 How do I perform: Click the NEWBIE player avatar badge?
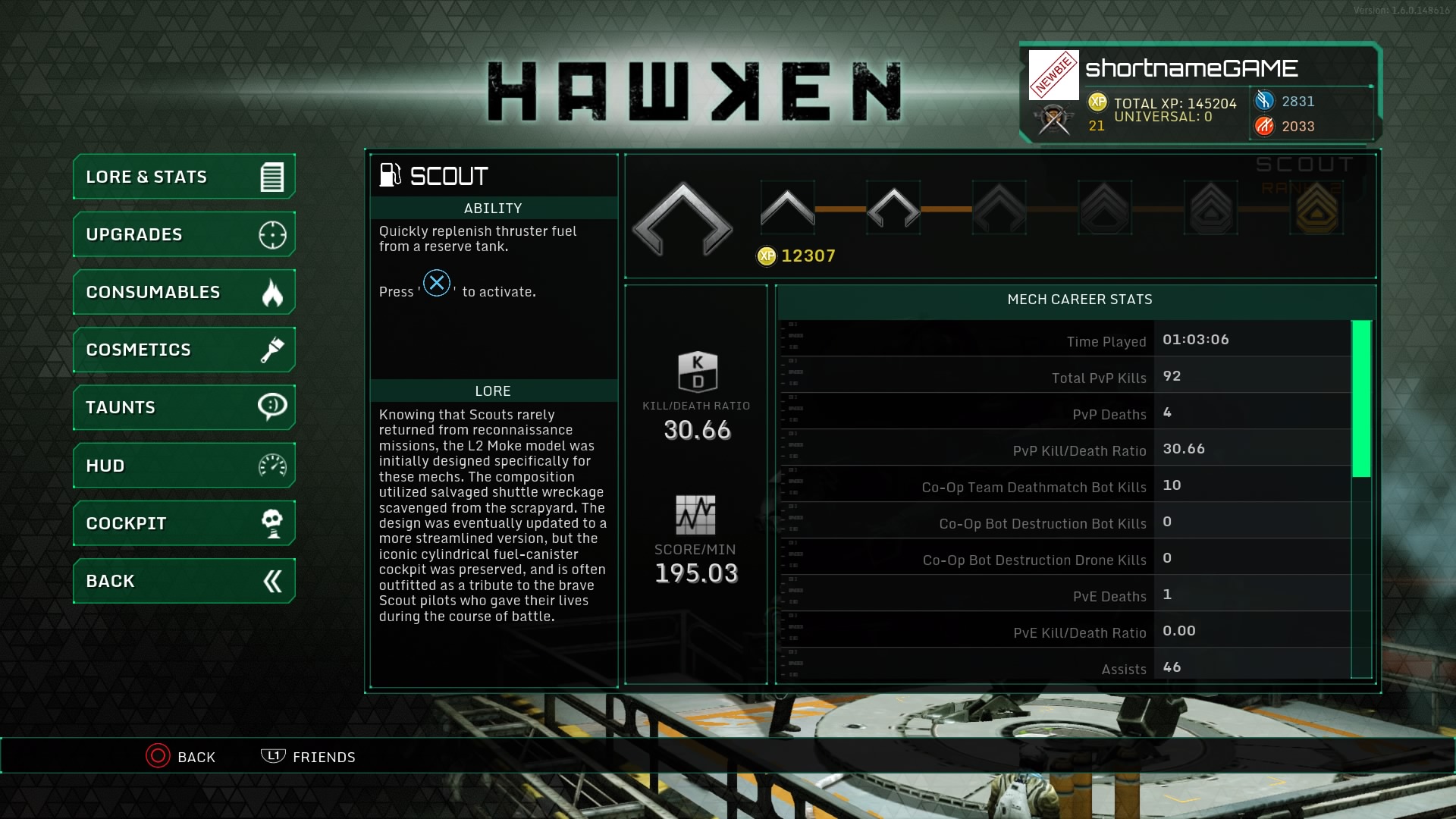pyautogui.click(x=1053, y=75)
